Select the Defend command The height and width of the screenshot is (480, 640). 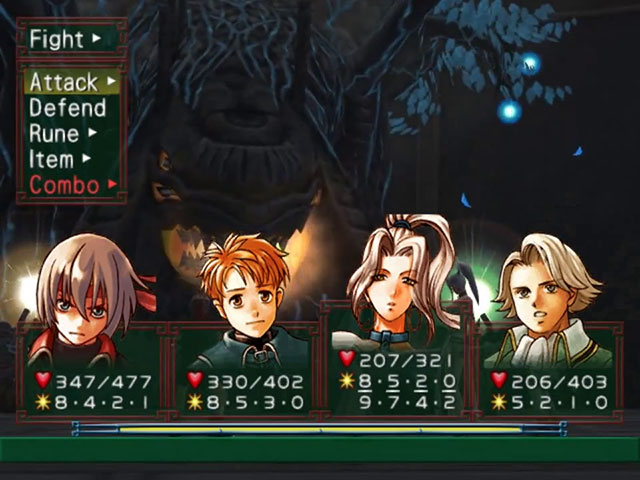67,108
